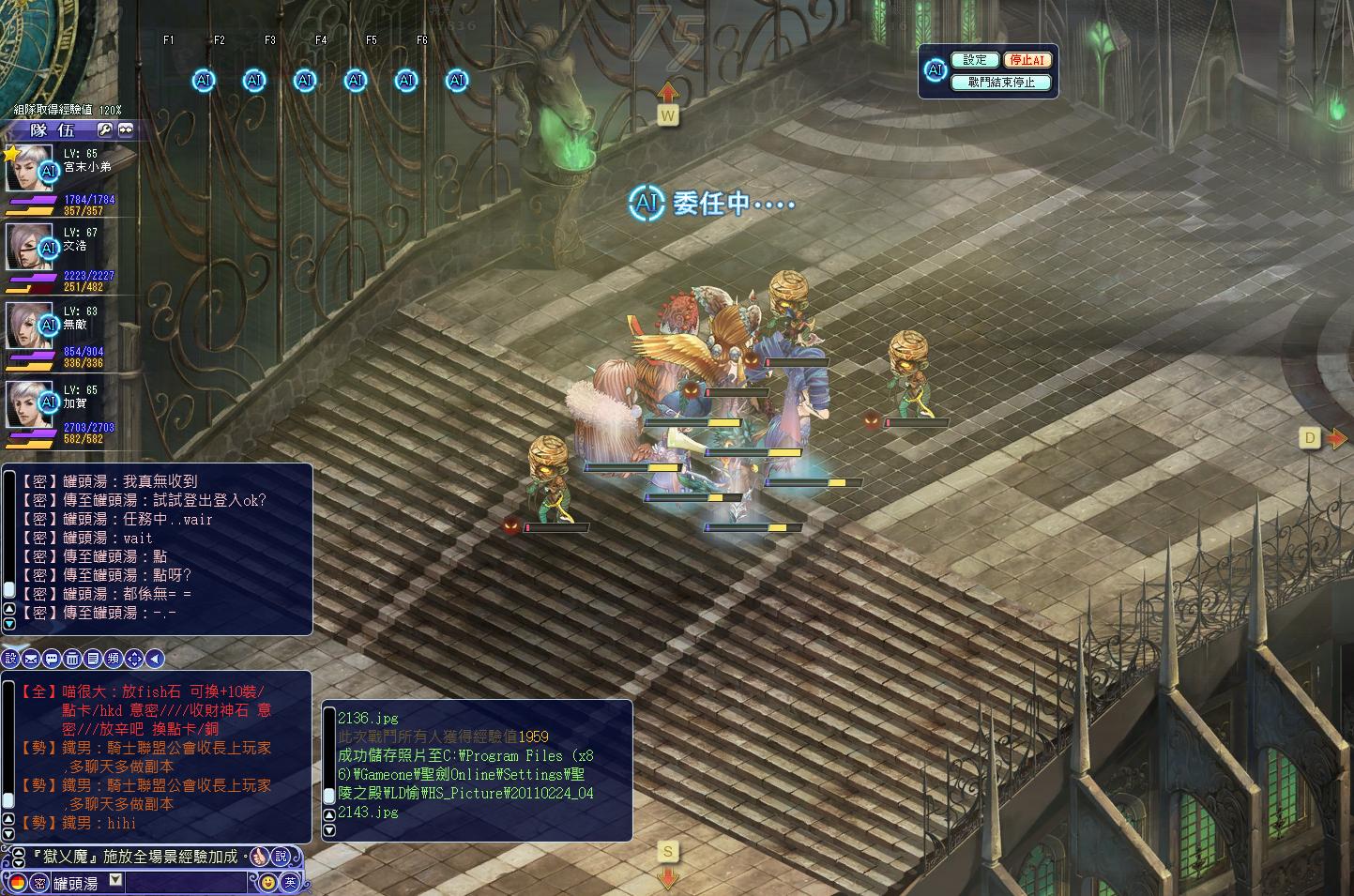Toggle the 英 input language button

click(x=290, y=882)
